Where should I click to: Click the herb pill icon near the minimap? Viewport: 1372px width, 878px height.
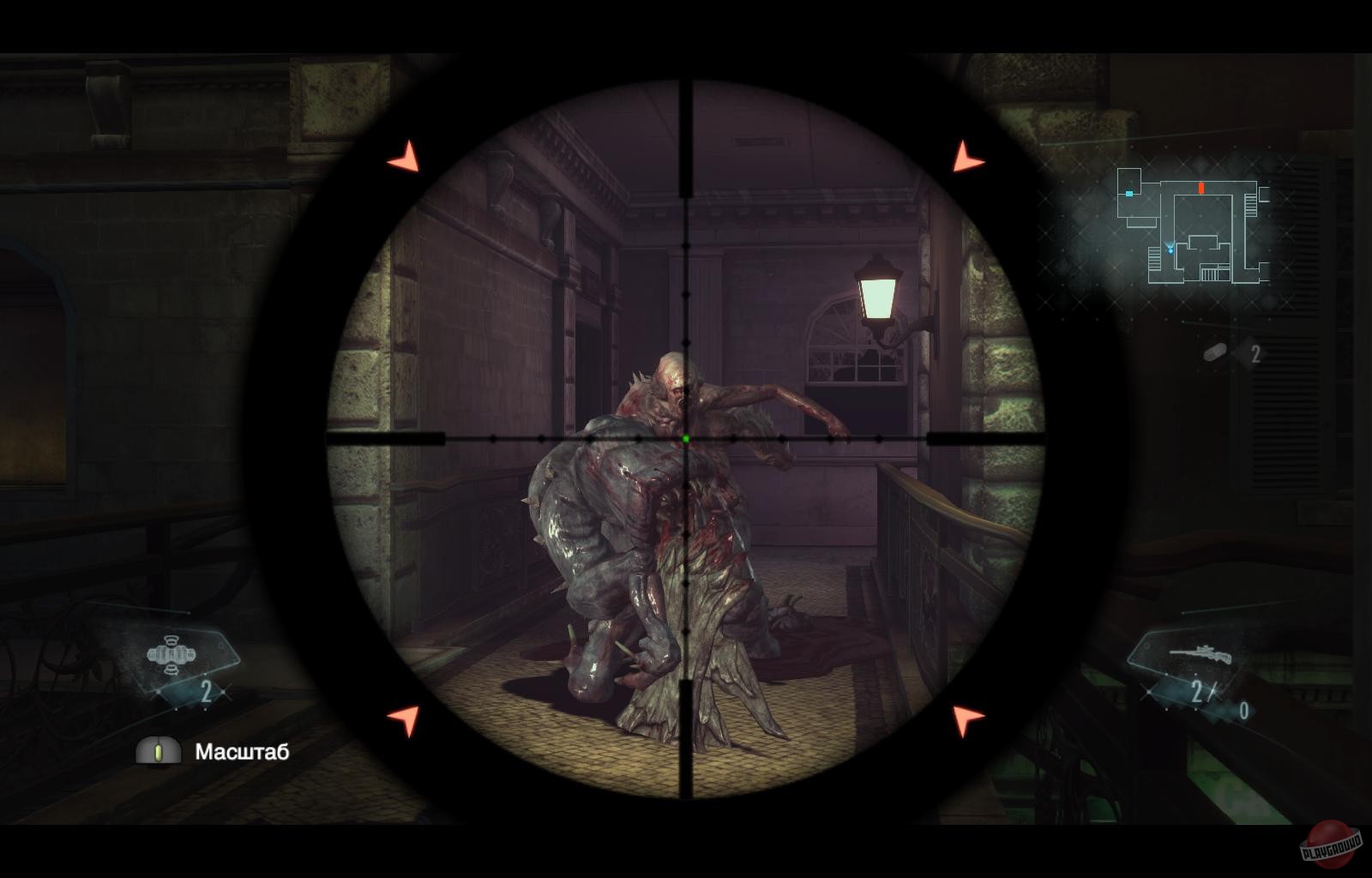pos(1214,352)
